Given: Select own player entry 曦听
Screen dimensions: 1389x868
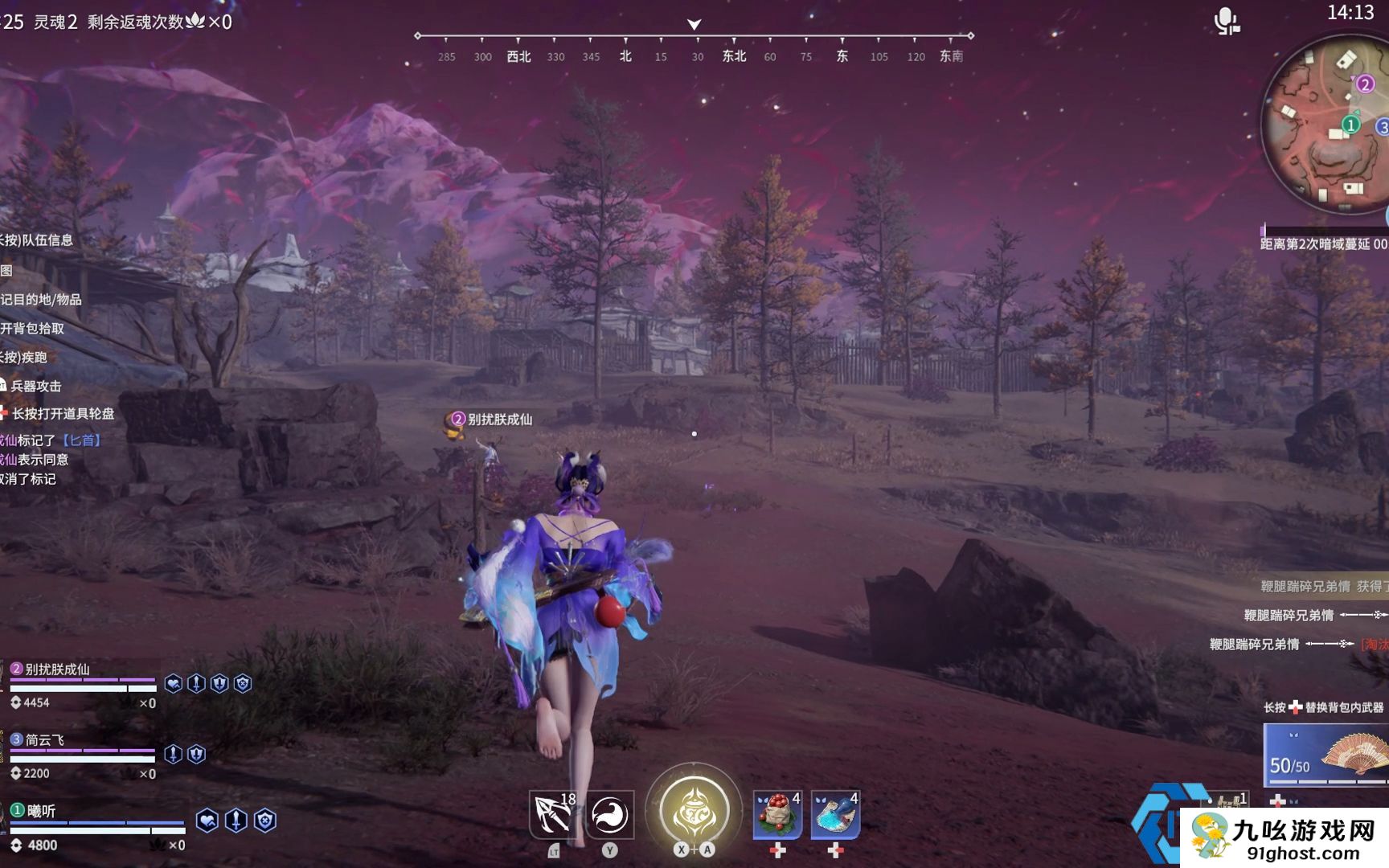Looking at the screenshot, I should click(42, 811).
